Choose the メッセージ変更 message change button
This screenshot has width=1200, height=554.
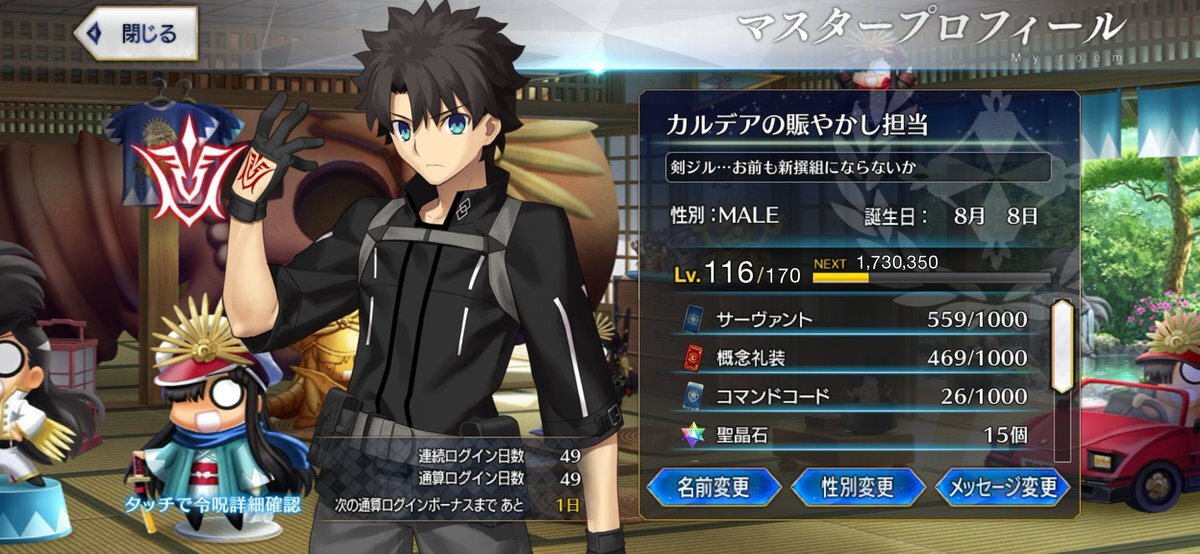1002,487
